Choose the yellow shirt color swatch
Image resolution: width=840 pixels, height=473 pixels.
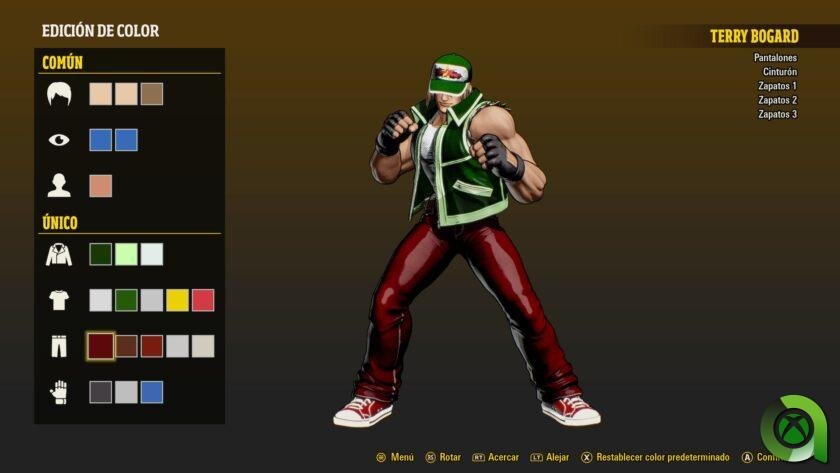[x=177, y=300]
